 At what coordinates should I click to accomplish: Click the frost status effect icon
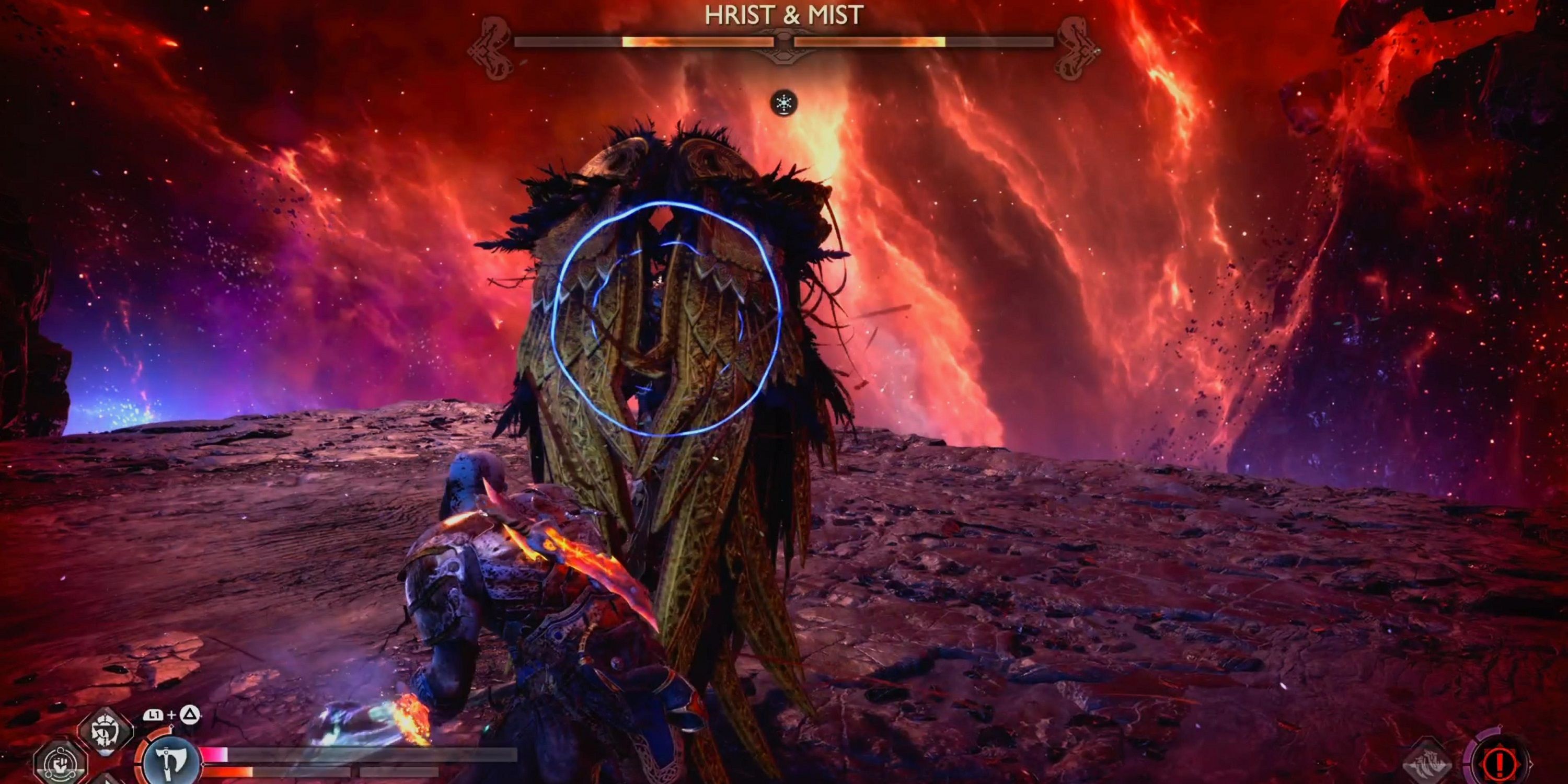point(783,105)
